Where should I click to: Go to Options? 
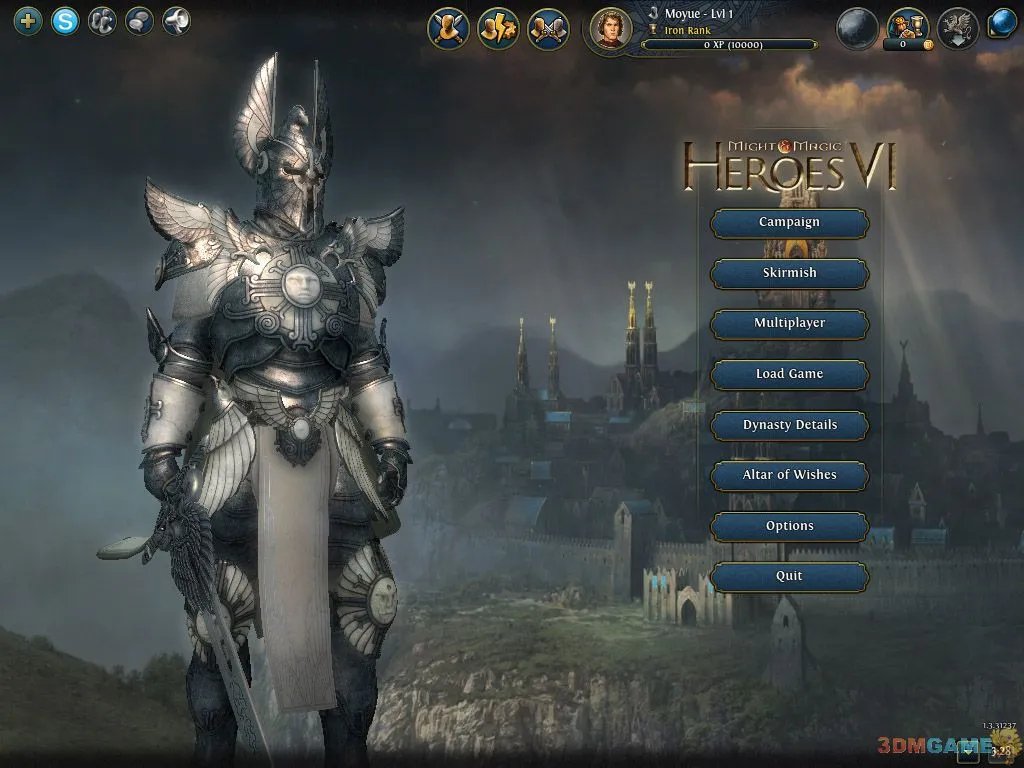click(789, 526)
